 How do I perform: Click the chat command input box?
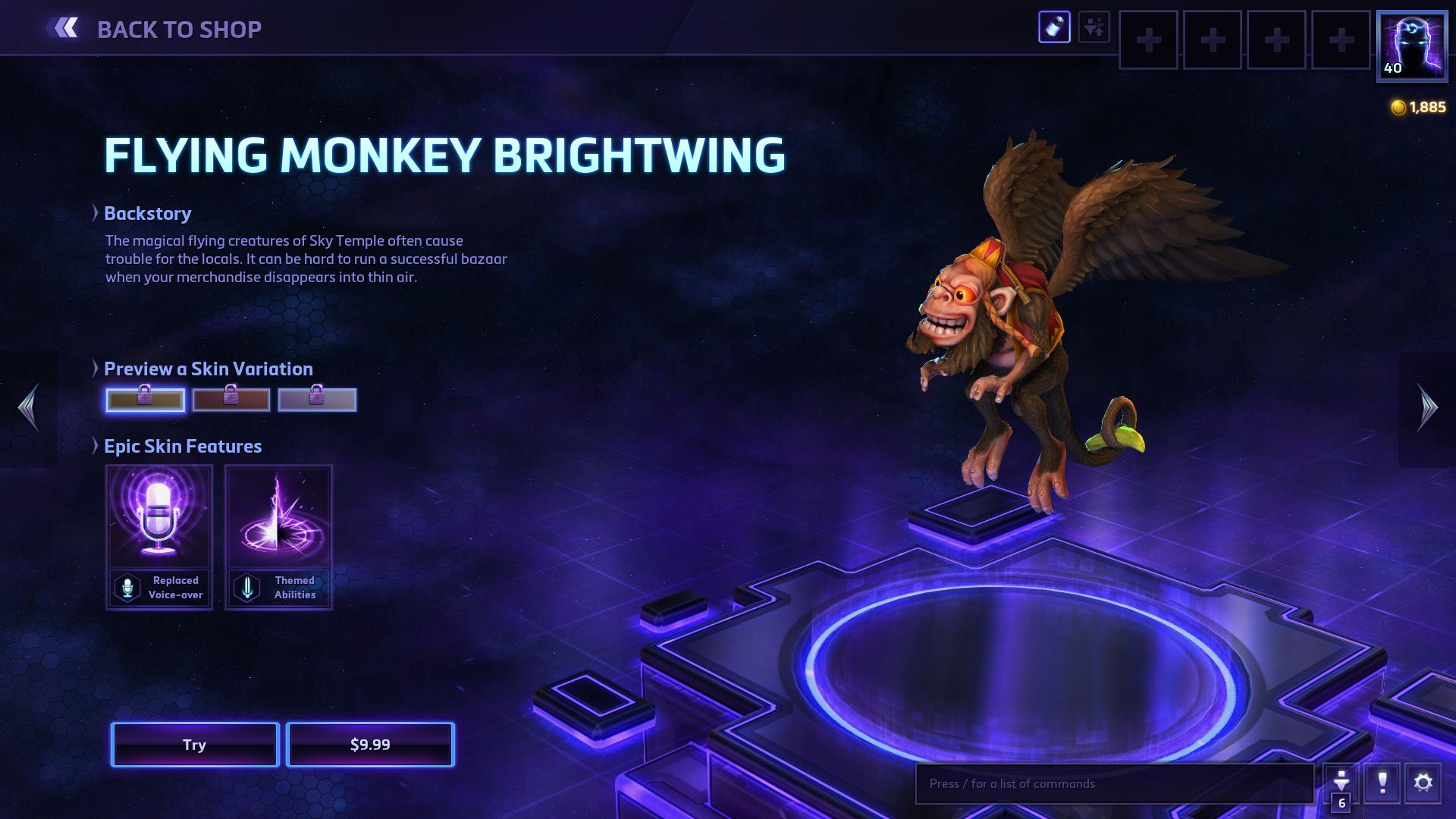(1114, 783)
